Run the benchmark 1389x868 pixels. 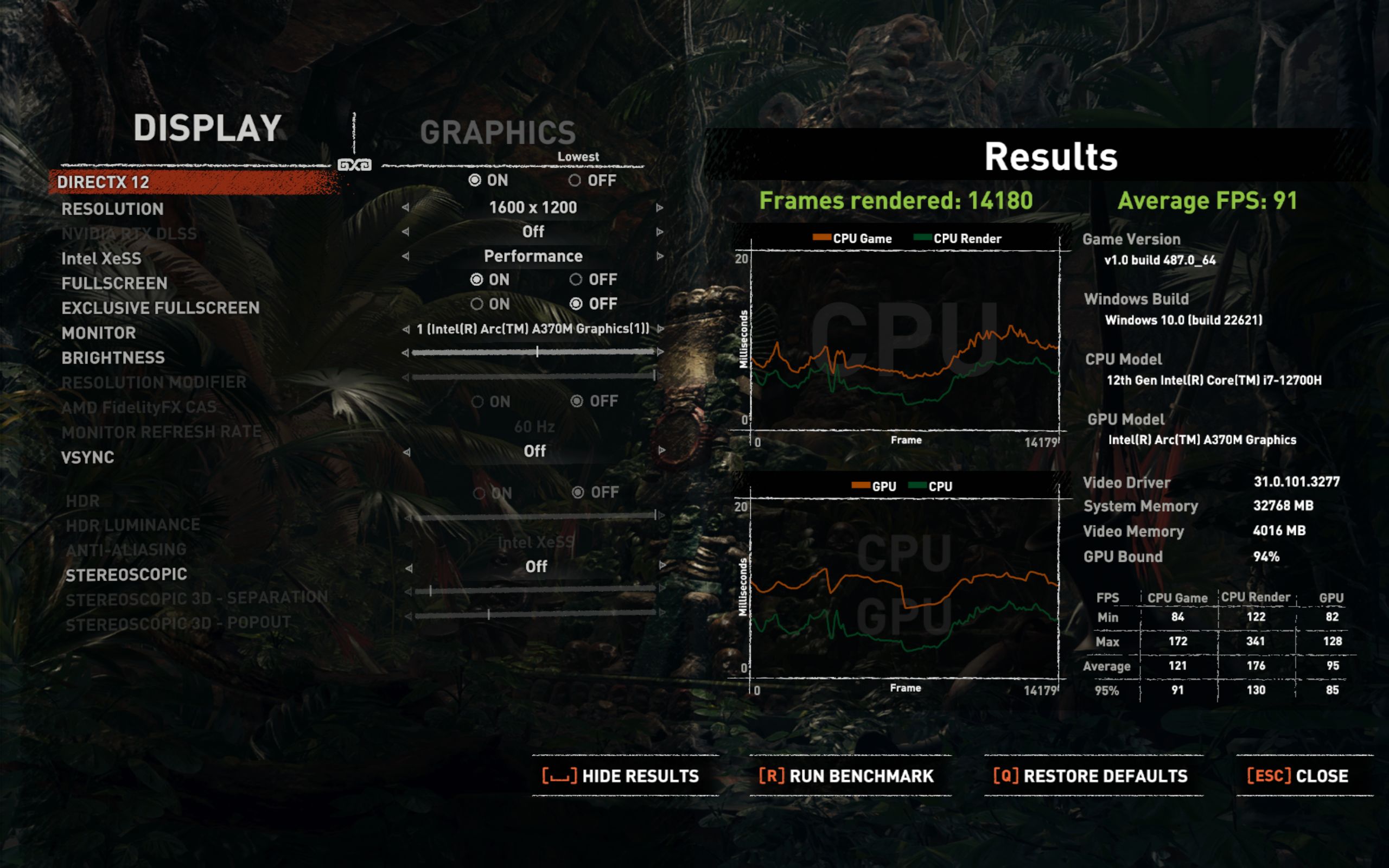coord(847,776)
